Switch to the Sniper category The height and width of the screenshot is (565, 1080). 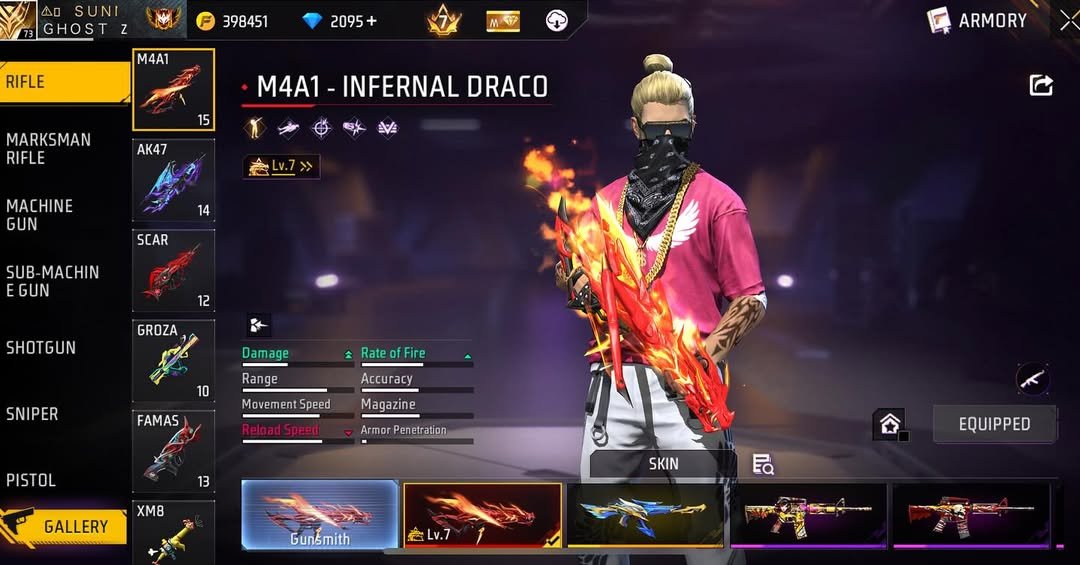60,414
